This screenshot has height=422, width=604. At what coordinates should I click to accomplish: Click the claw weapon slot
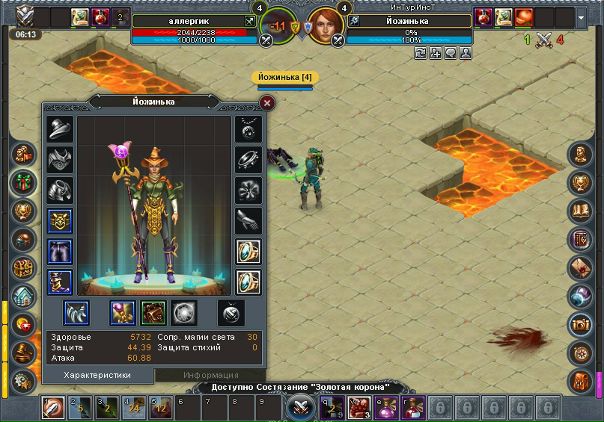(x=76, y=313)
